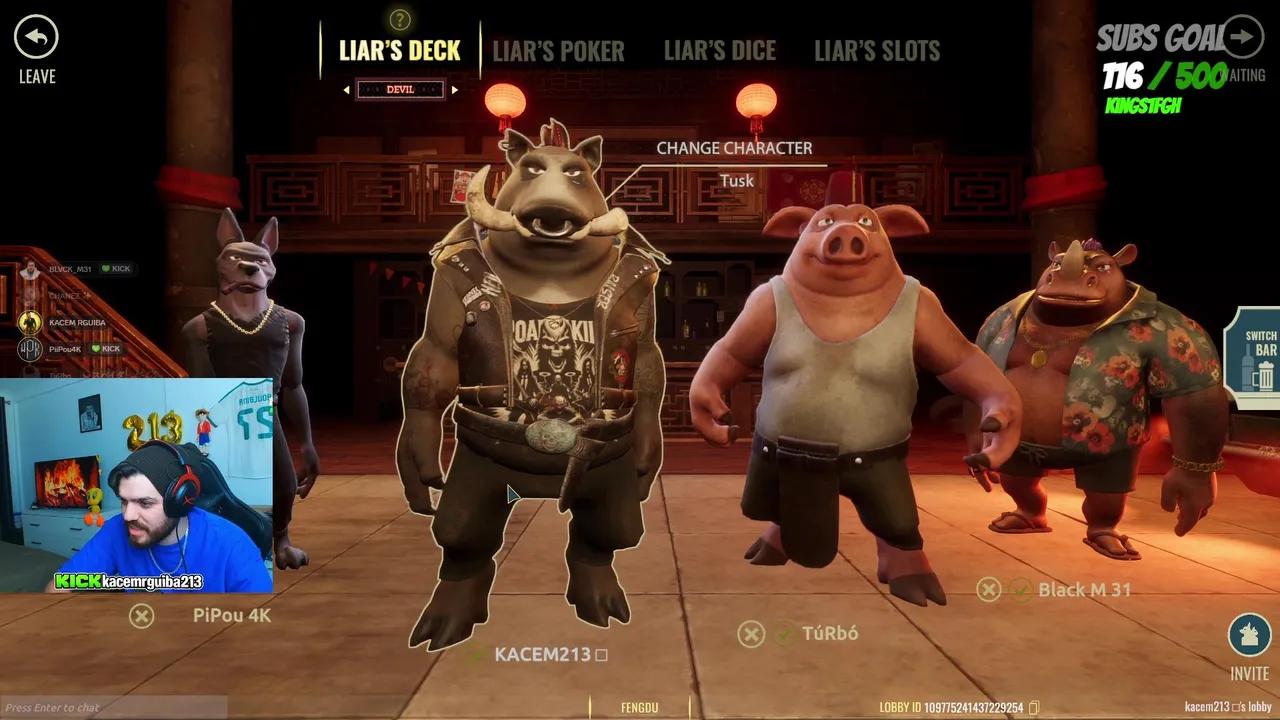Click the Change Character button
Image resolution: width=1280 pixels, height=720 pixels.
(735, 148)
